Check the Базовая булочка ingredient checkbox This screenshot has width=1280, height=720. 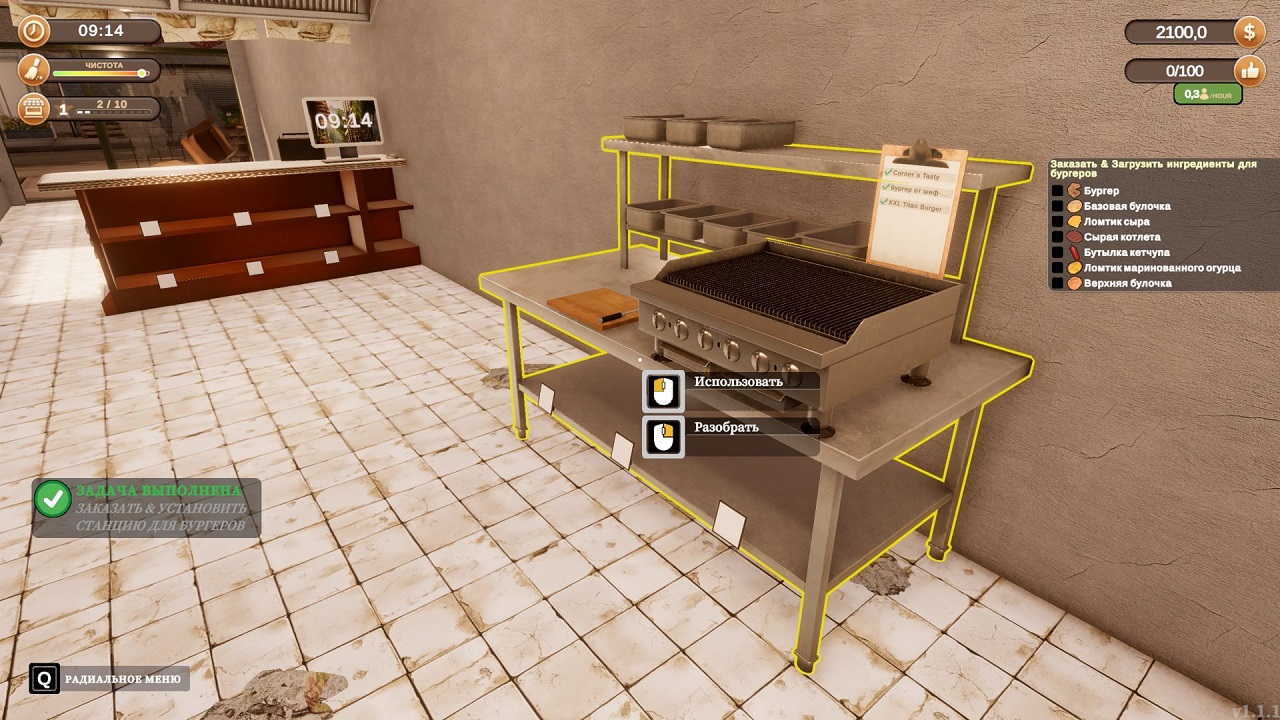(1057, 205)
